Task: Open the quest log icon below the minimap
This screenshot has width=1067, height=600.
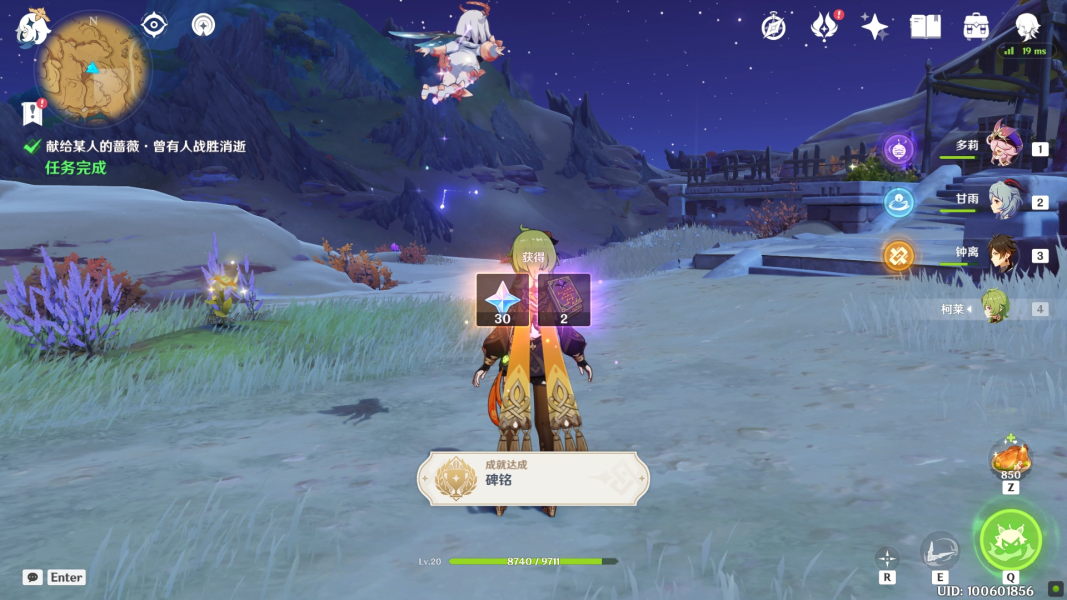Action: click(x=33, y=112)
